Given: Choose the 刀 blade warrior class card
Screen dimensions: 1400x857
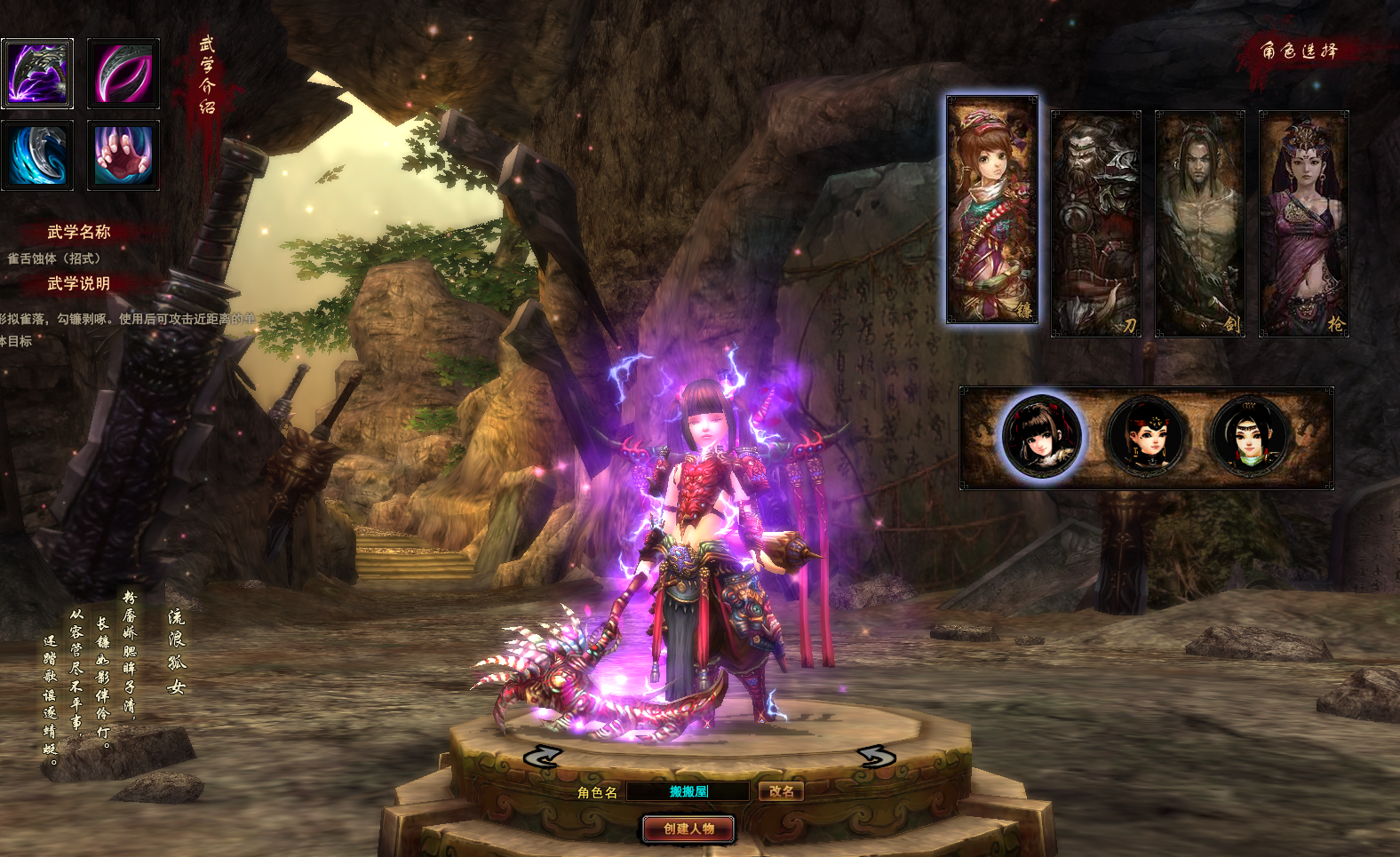Looking at the screenshot, I should (x=1095, y=223).
